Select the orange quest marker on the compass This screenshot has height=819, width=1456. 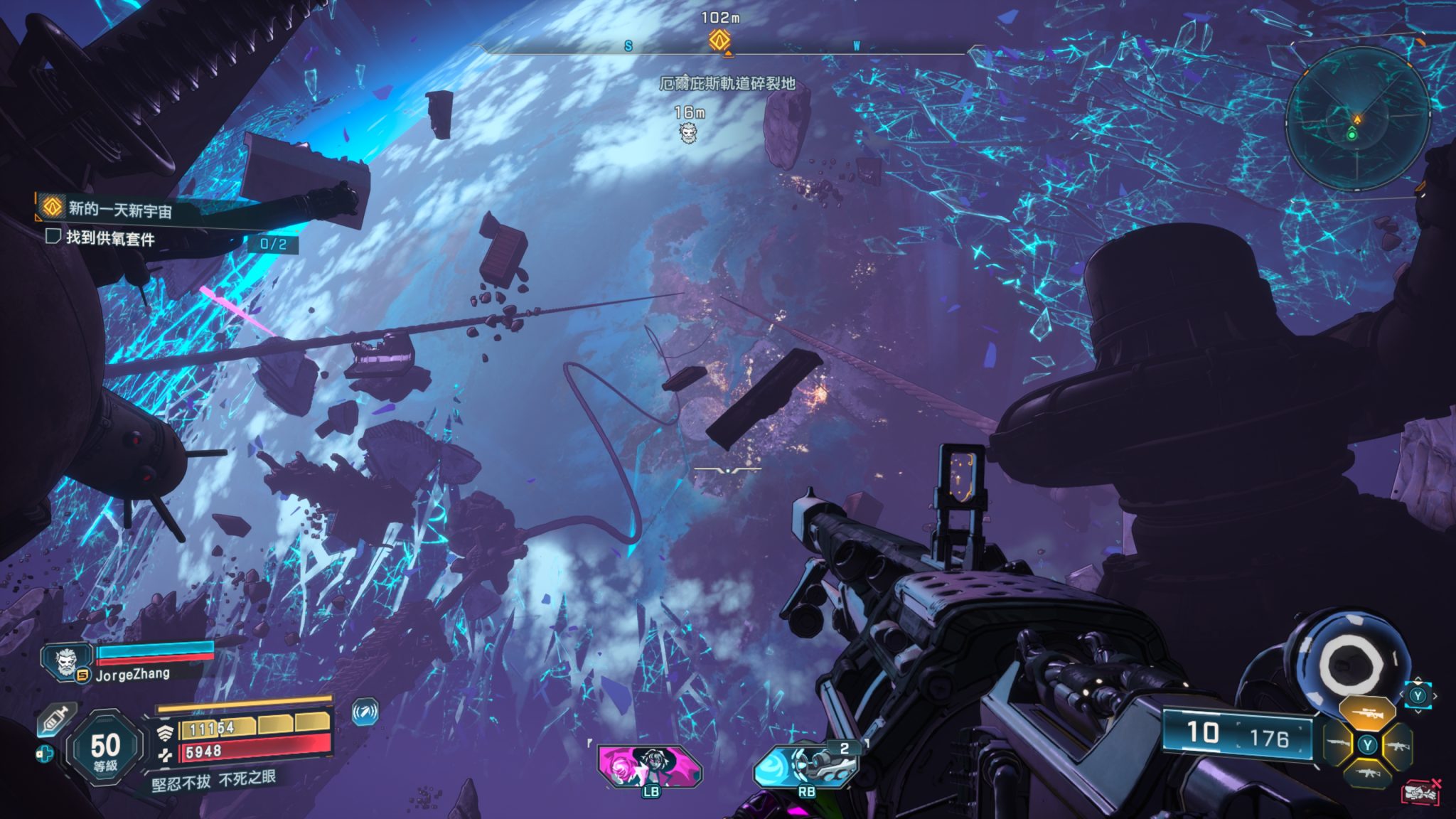click(x=719, y=40)
